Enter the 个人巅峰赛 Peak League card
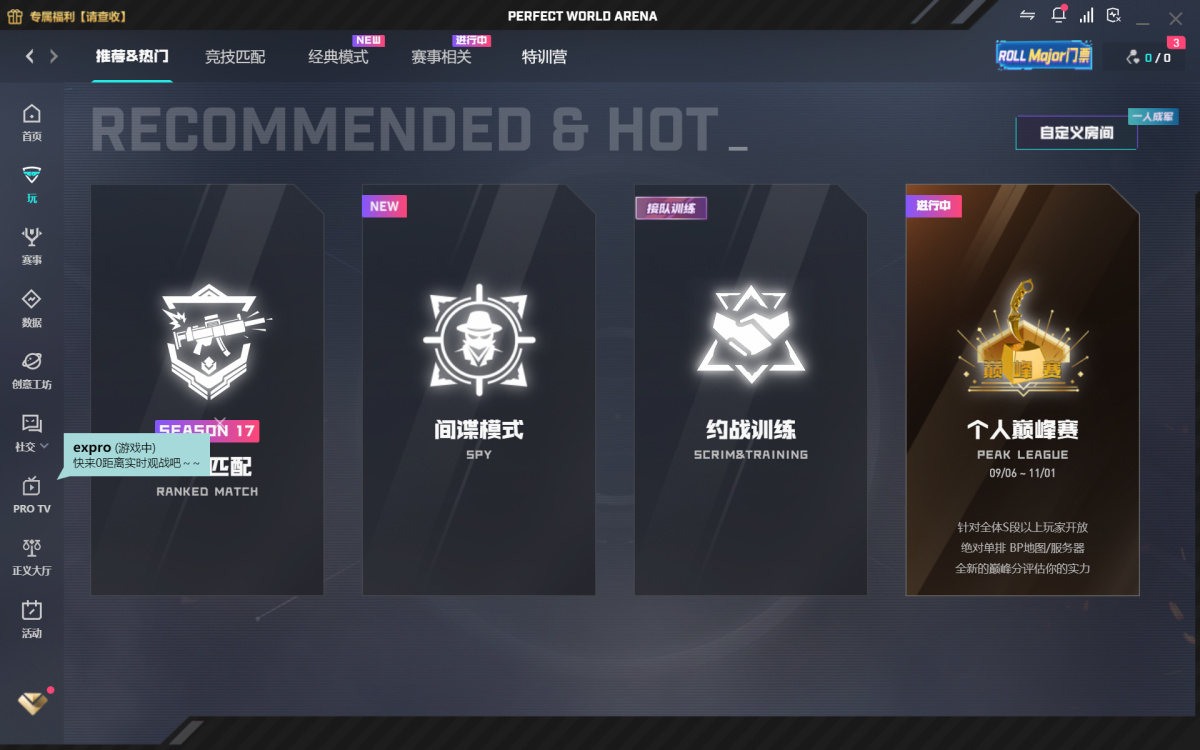Screen dimensions: 1200x750 pyautogui.click(x=1022, y=390)
